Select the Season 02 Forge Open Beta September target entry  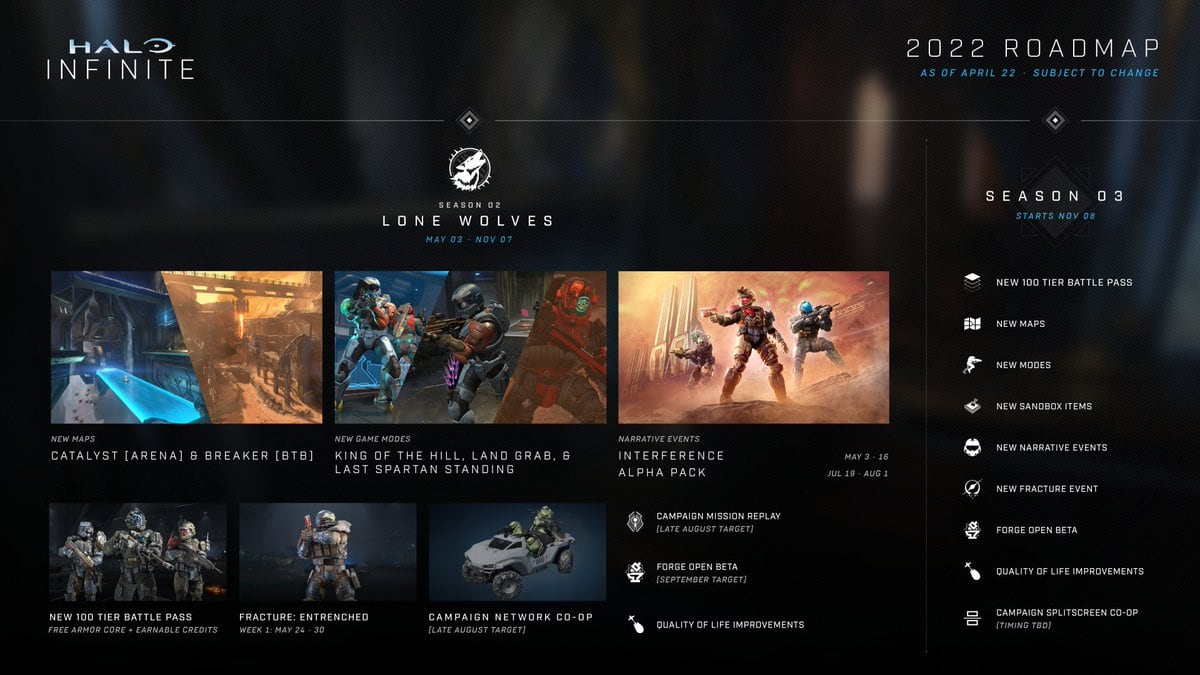pos(701,572)
